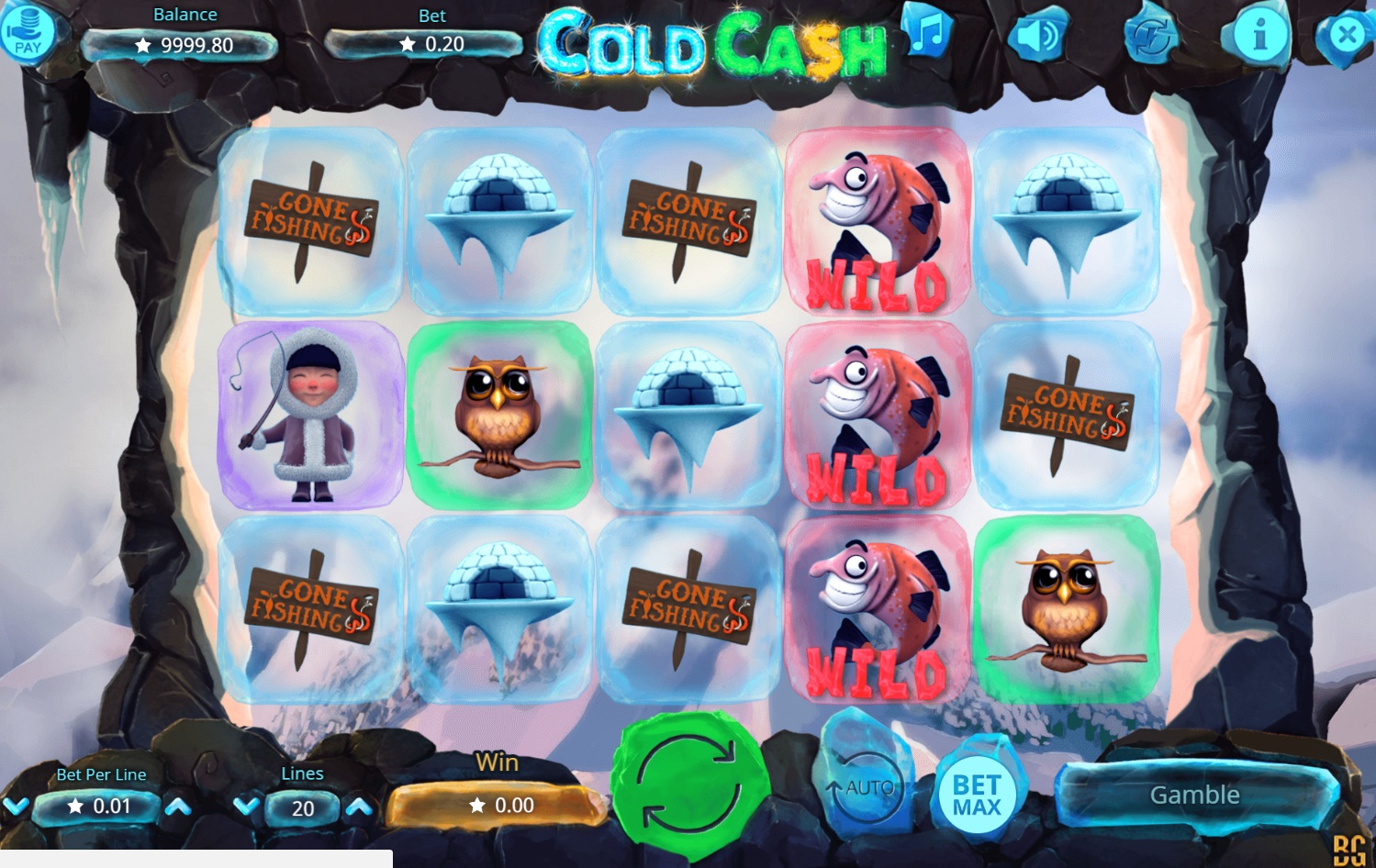Lower the number of Lines

[x=245, y=807]
